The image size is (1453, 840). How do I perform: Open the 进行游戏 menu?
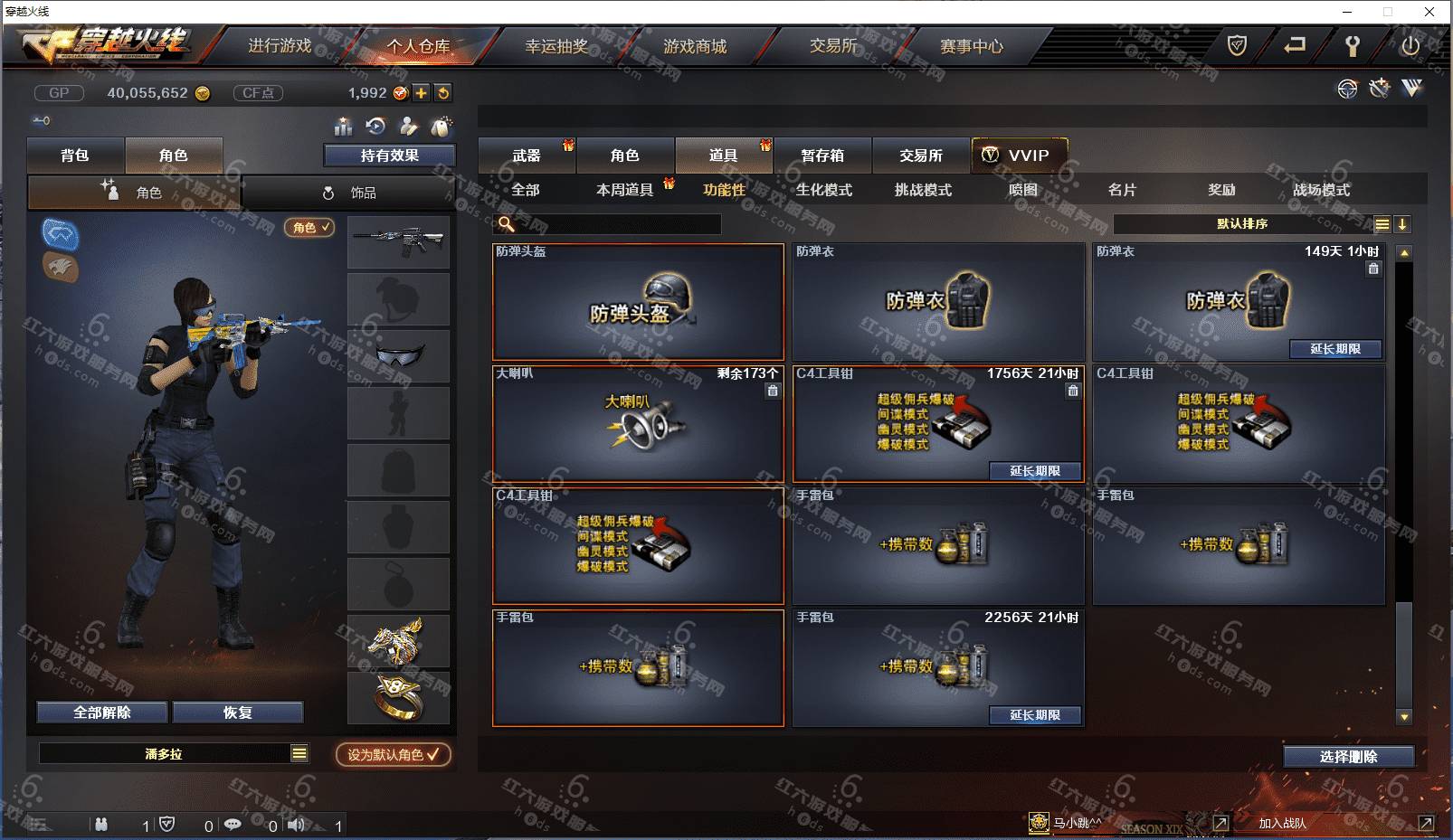coord(280,46)
